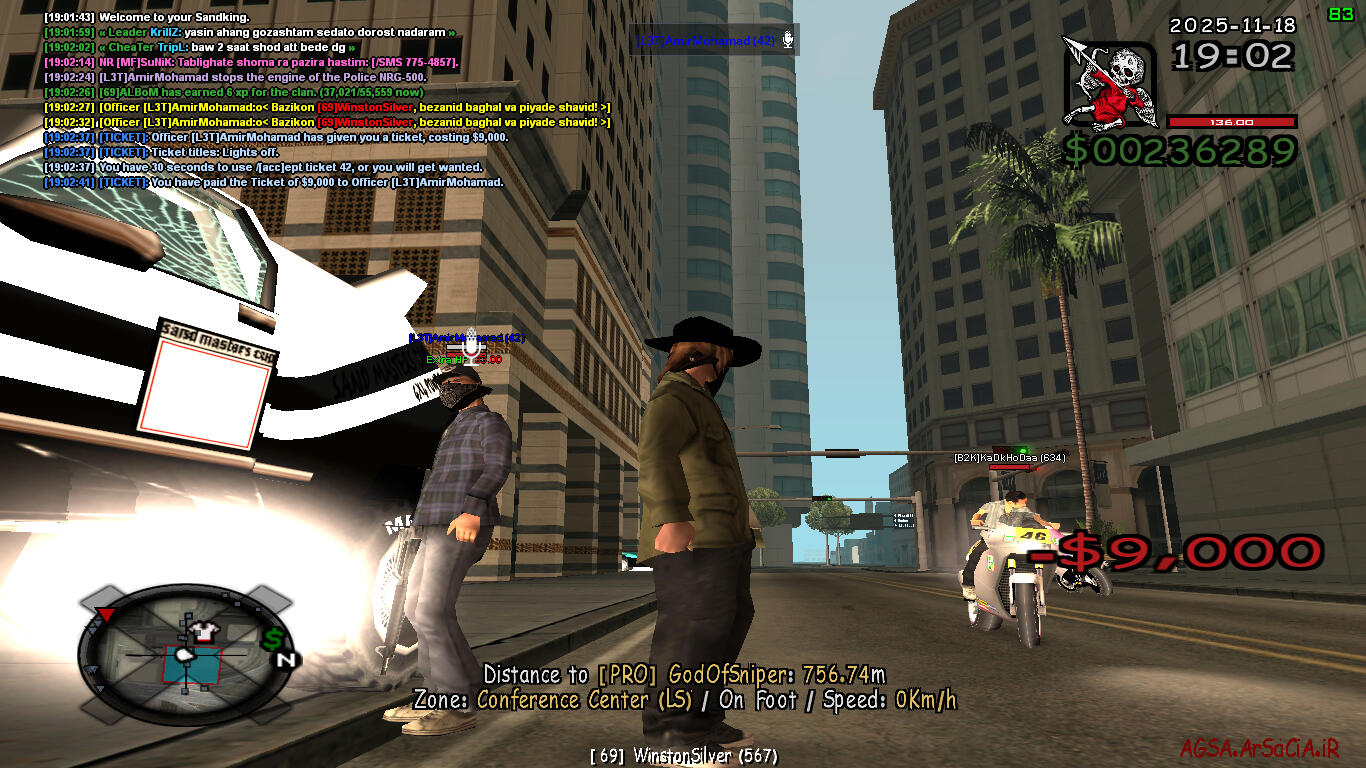Click the green dollar marker on radar
The image size is (1366, 768).
coord(273,637)
